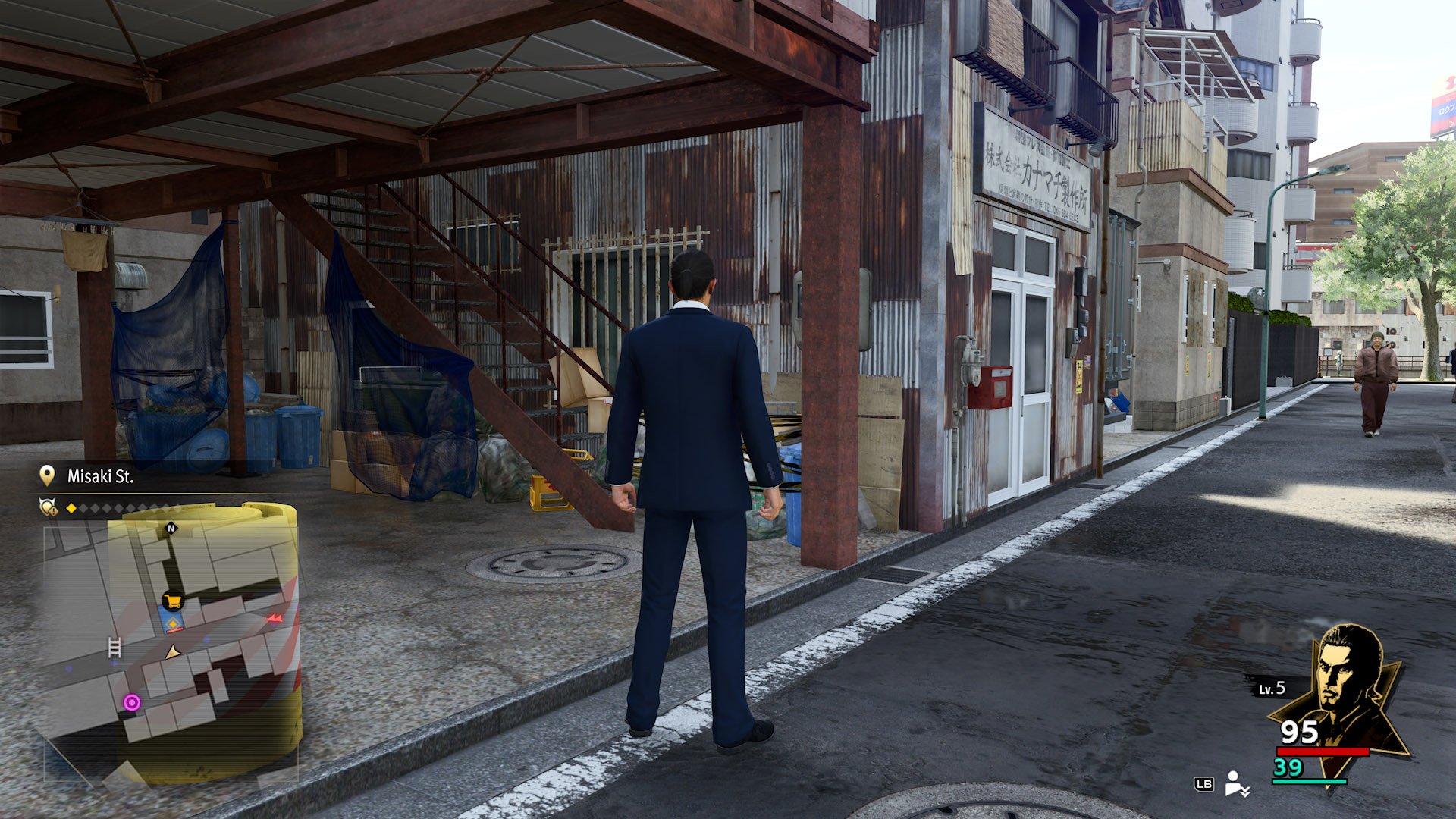Click the north compass indicator on the minimap
This screenshot has width=1456, height=819.
click(171, 528)
